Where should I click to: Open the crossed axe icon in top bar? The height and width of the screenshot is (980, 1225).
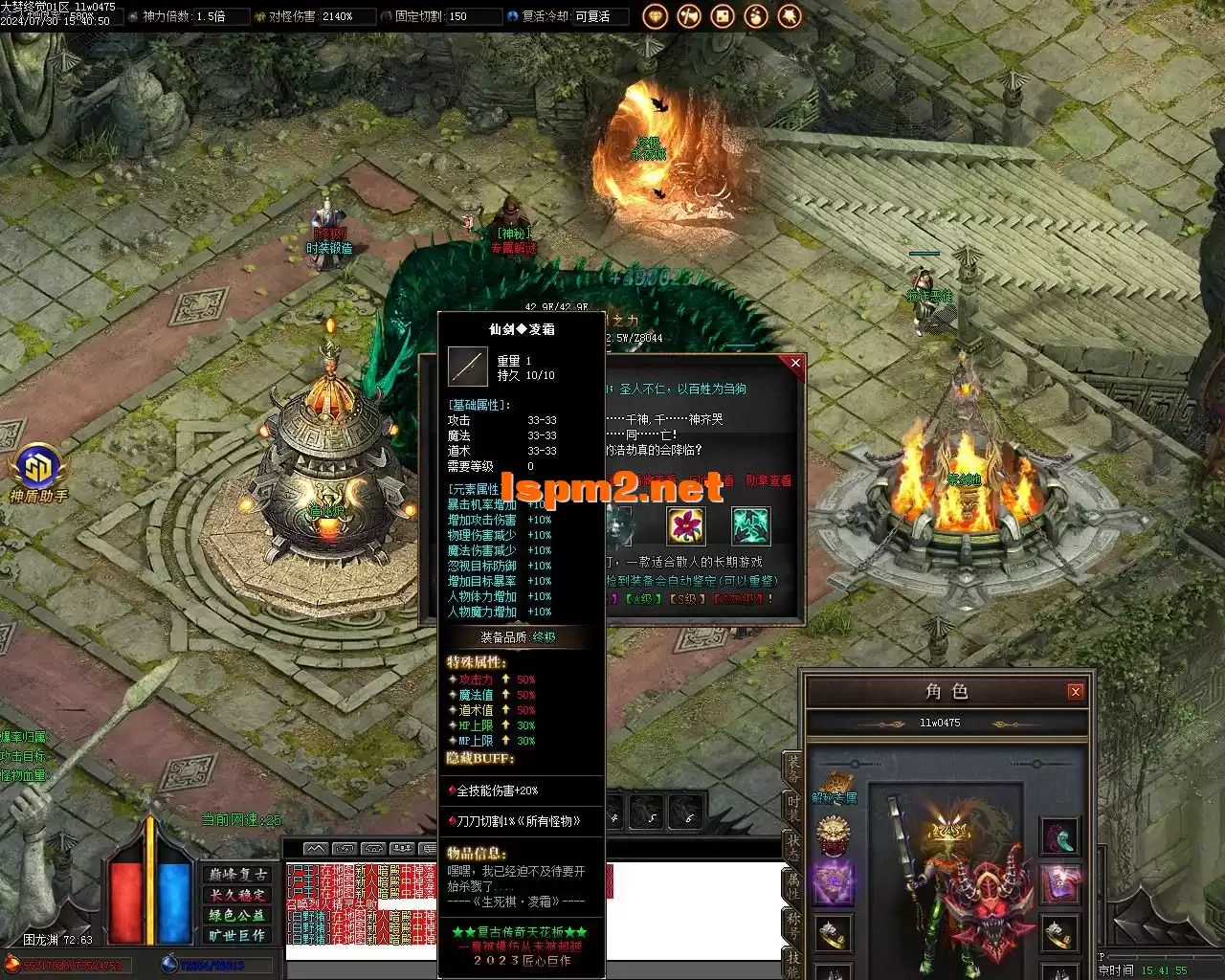point(689,16)
